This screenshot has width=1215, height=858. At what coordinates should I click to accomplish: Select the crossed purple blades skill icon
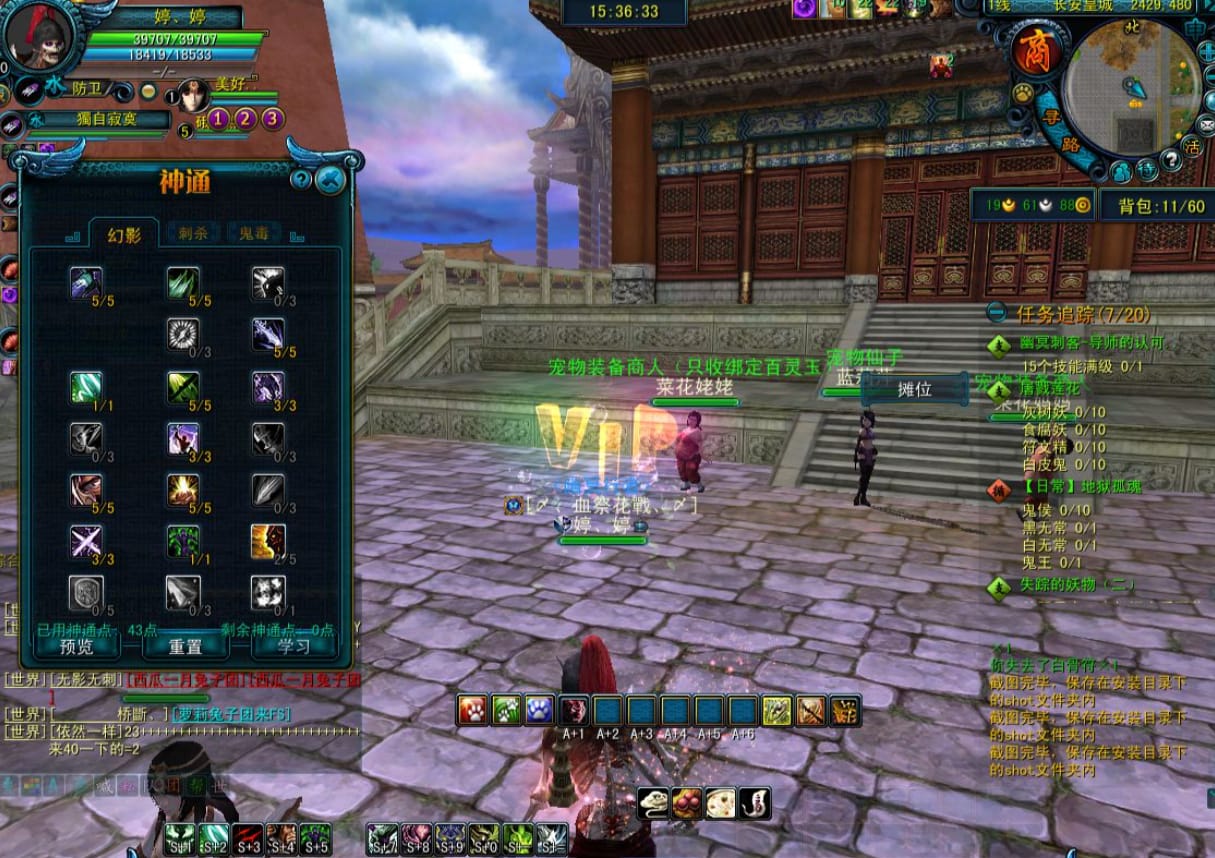(x=86, y=541)
